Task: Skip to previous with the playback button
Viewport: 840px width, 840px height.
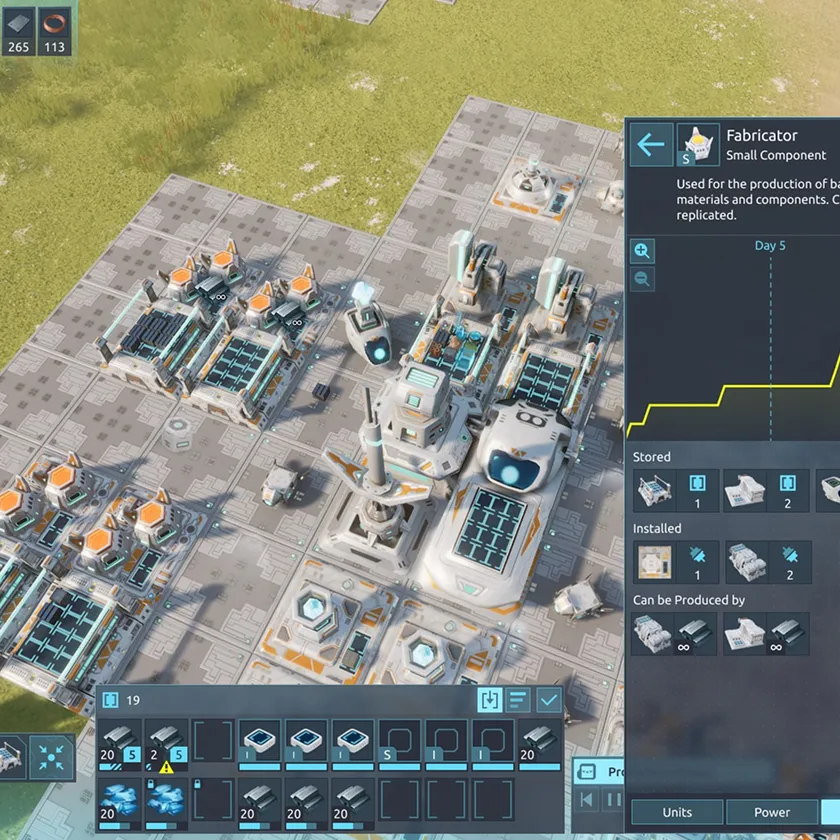Action: pyautogui.click(x=588, y=800)
